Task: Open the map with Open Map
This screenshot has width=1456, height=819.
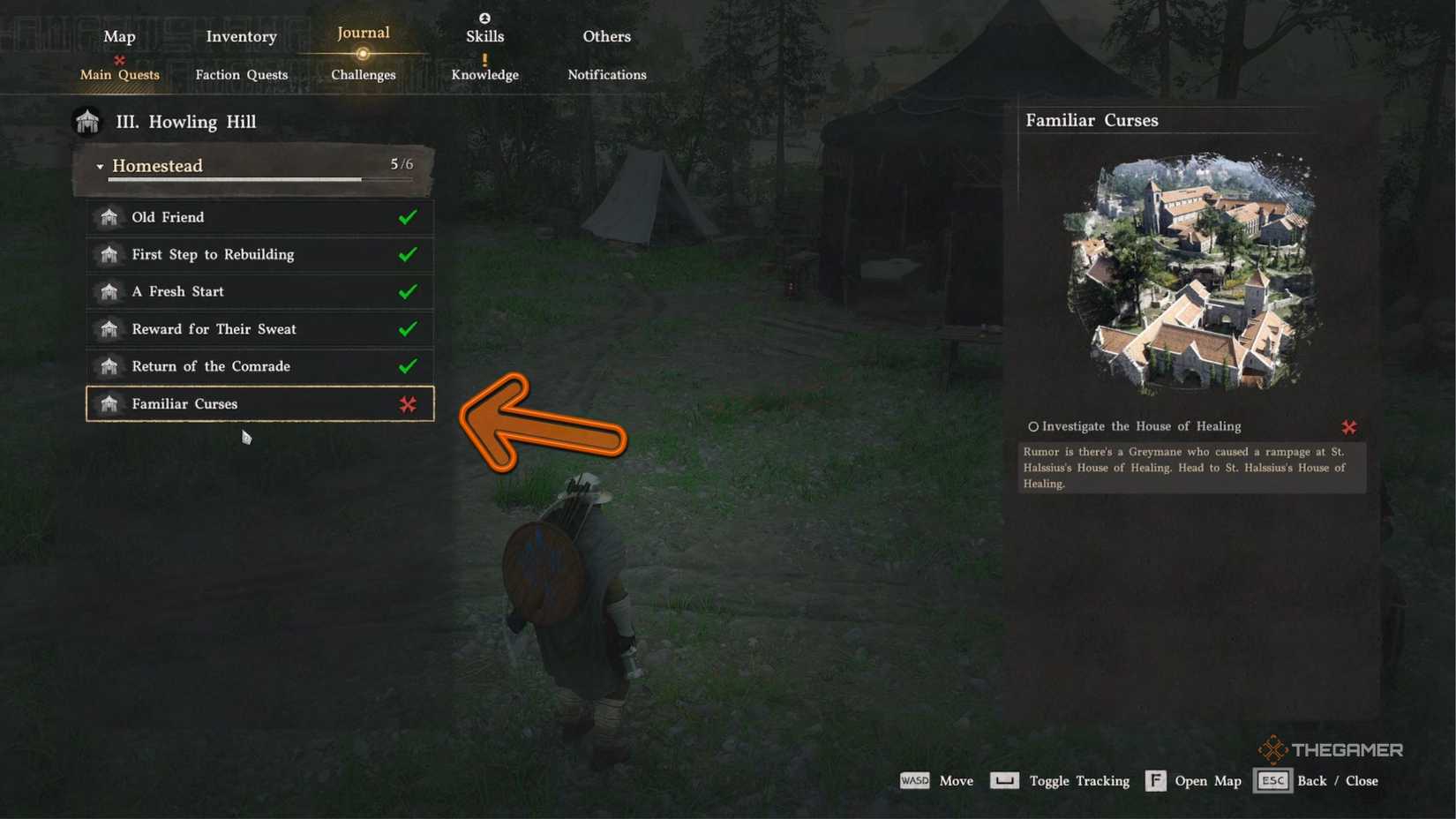Action: [x=1156, y=780]
